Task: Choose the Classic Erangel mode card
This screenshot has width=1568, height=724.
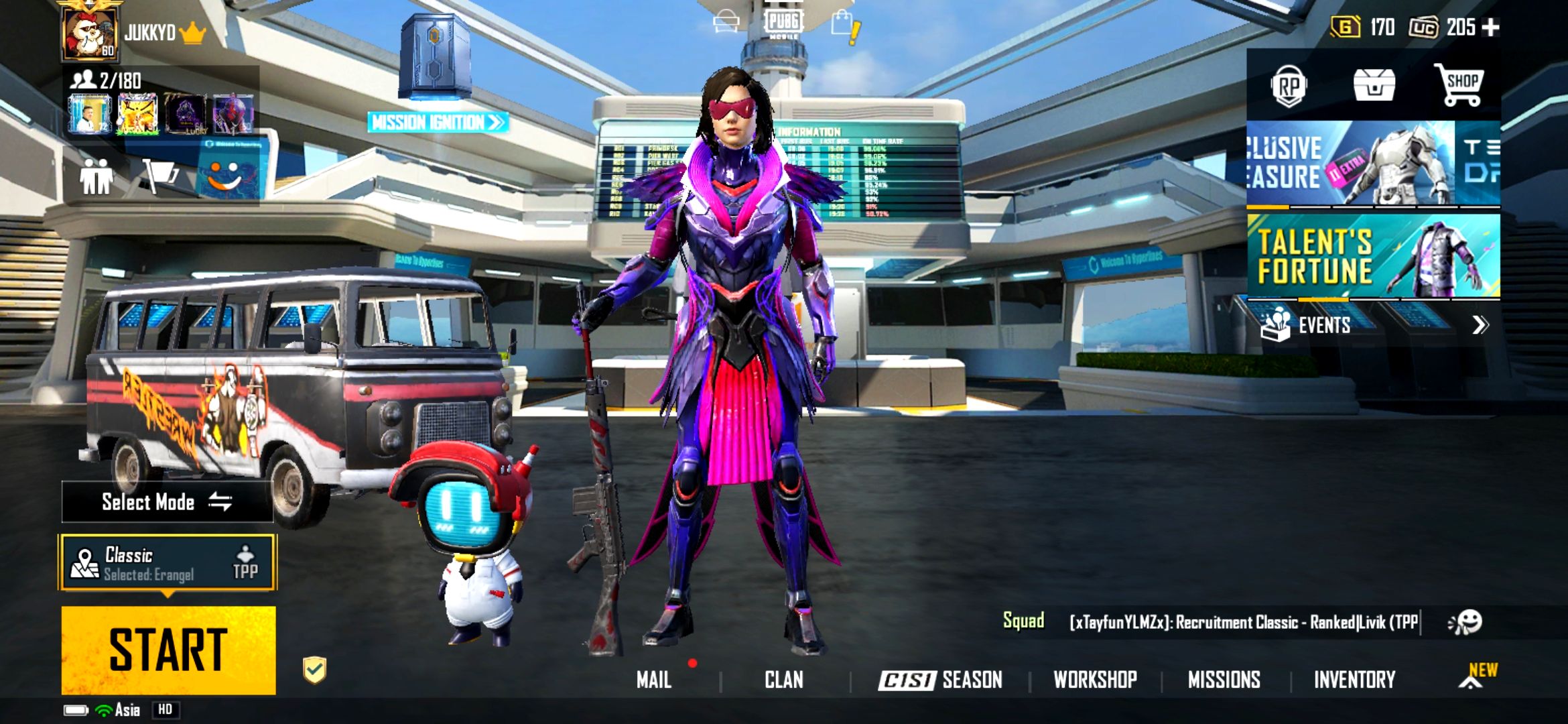Action: click(x=168, y=563)
